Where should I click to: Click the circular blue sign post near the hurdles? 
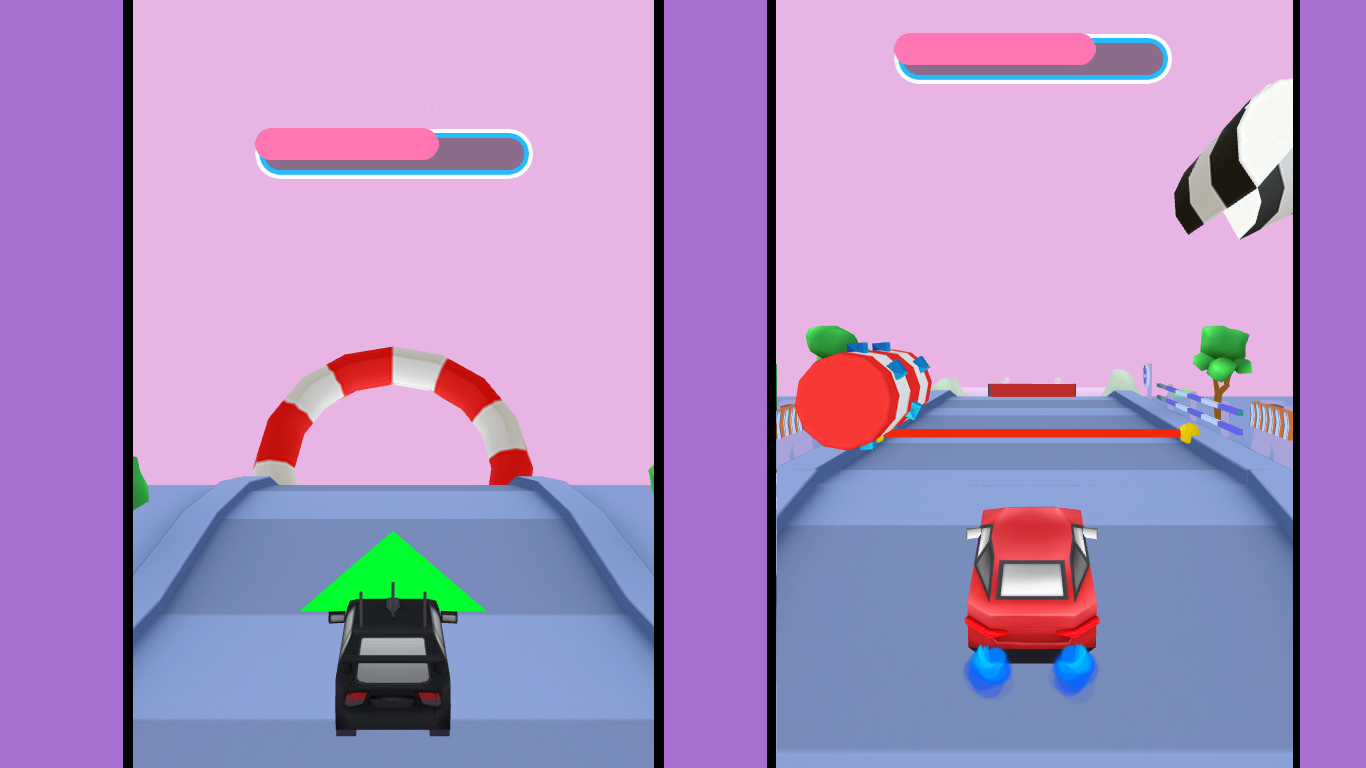coord(1146,375)
